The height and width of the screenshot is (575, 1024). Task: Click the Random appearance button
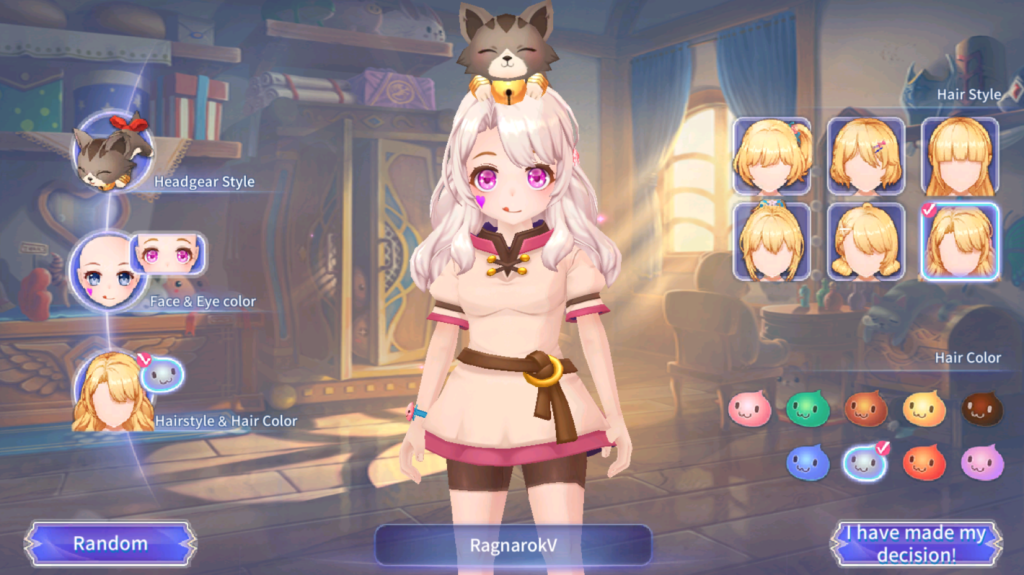(x=110, y=544)
